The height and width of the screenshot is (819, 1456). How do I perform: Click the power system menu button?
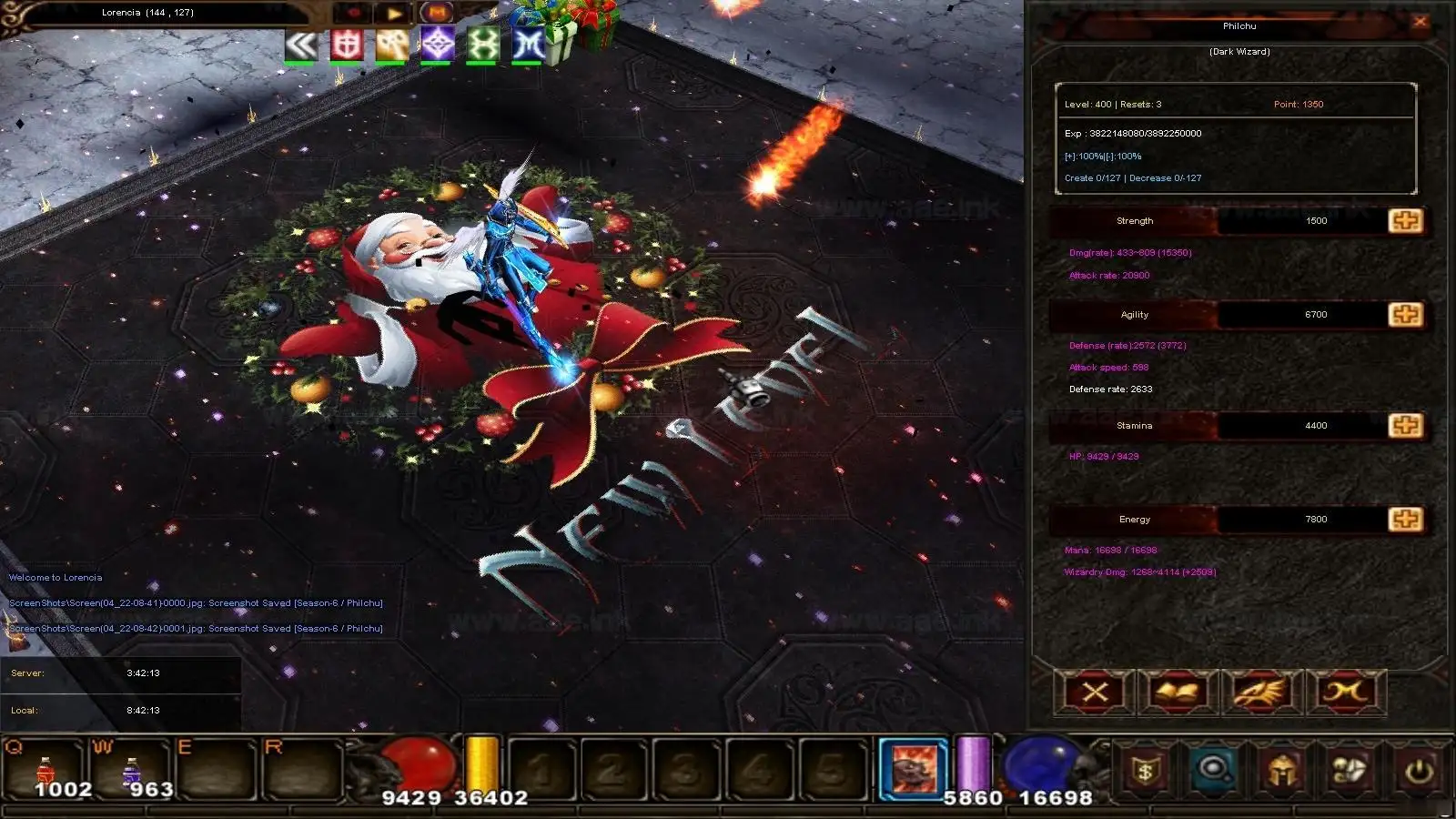[1418, 771]
